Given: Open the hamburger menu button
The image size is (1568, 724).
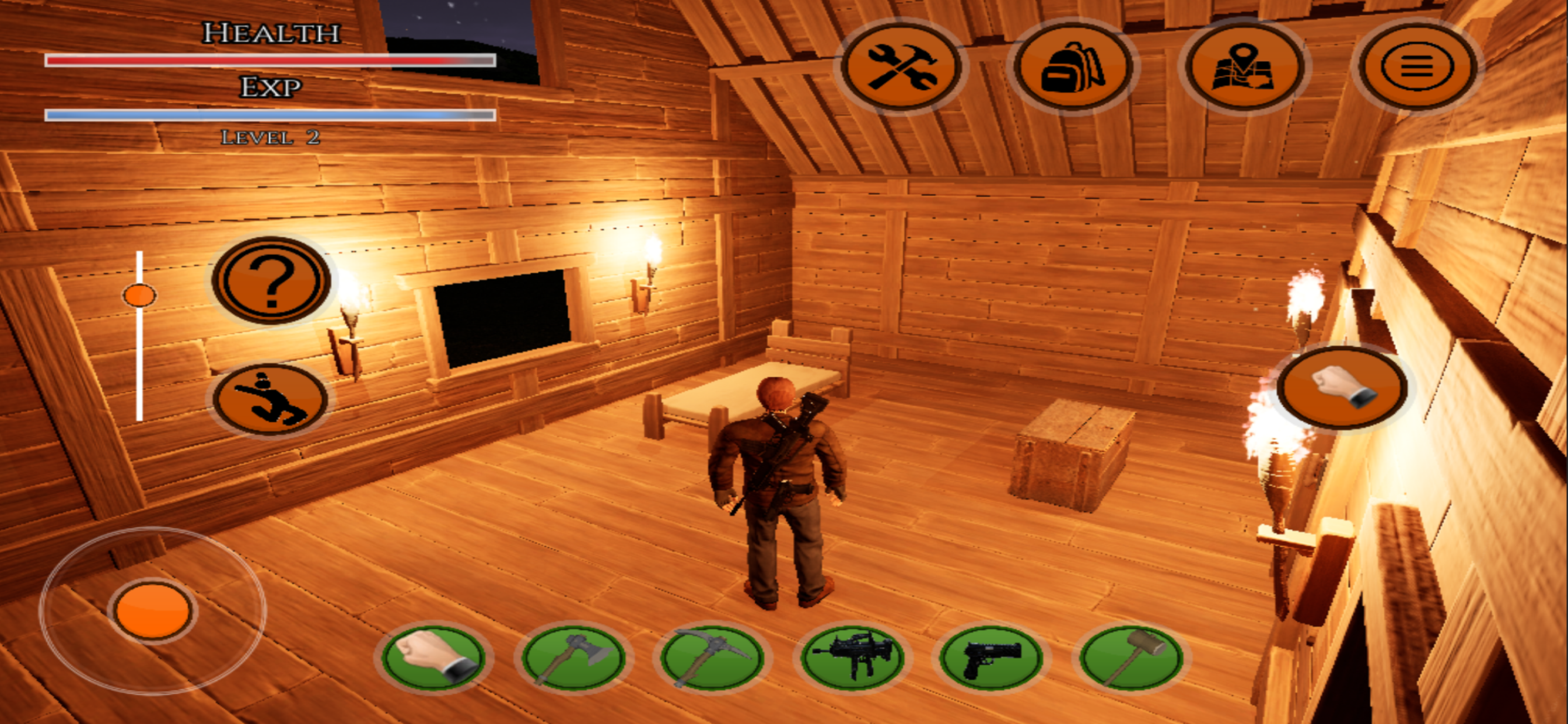Looking at the screenshot, I should 1416,66.
